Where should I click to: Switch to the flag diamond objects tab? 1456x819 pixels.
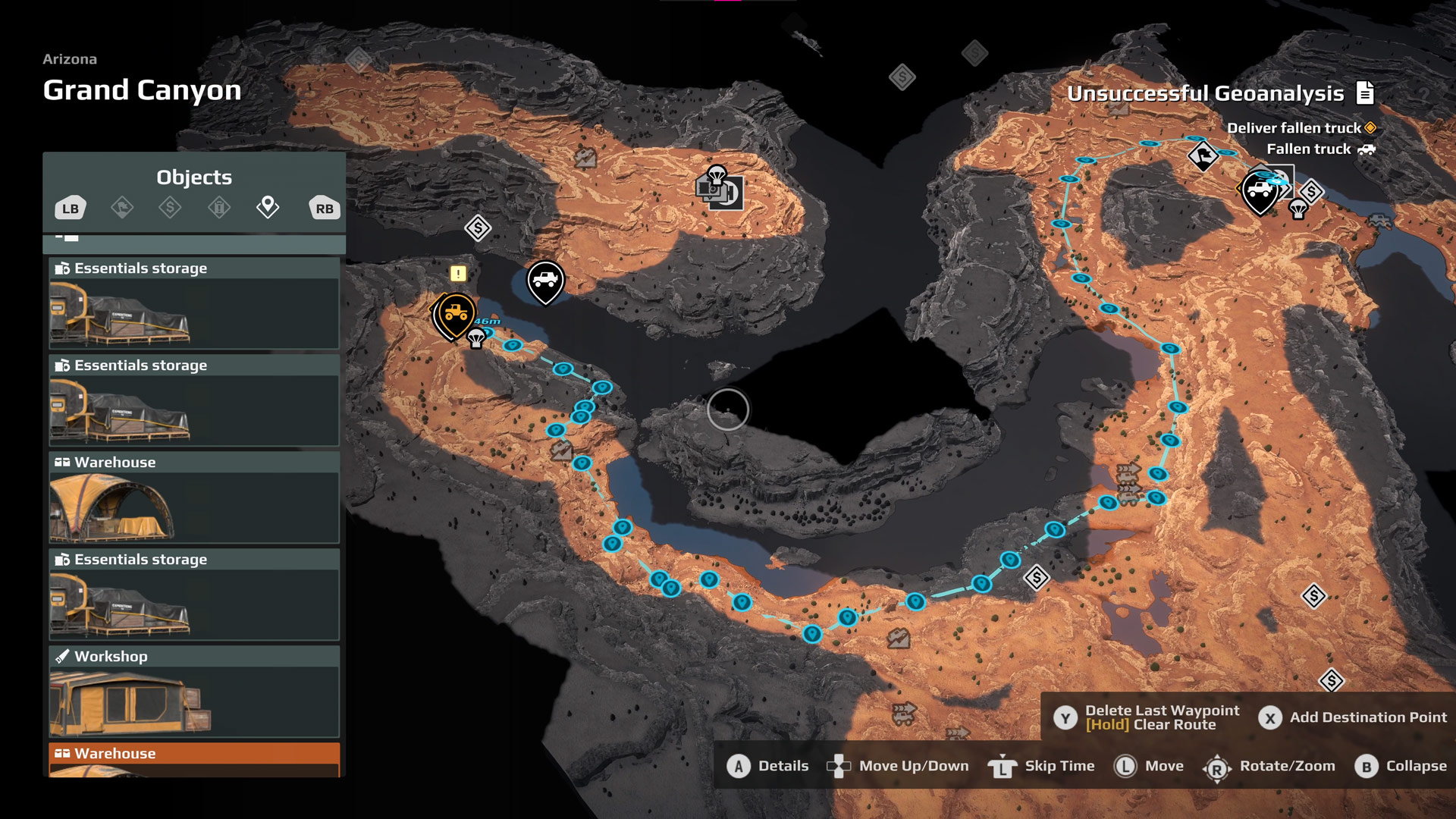[122, 207]
